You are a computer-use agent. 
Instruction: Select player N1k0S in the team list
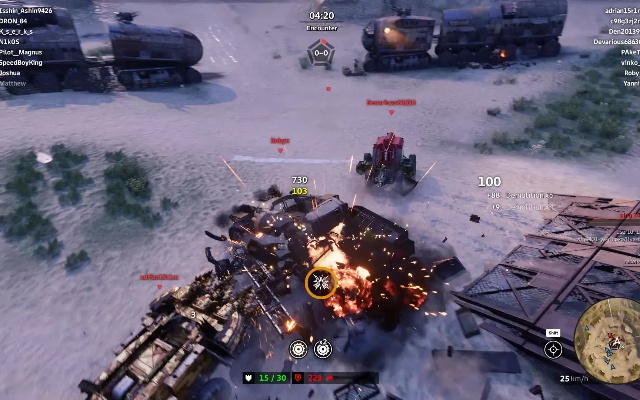11,42
